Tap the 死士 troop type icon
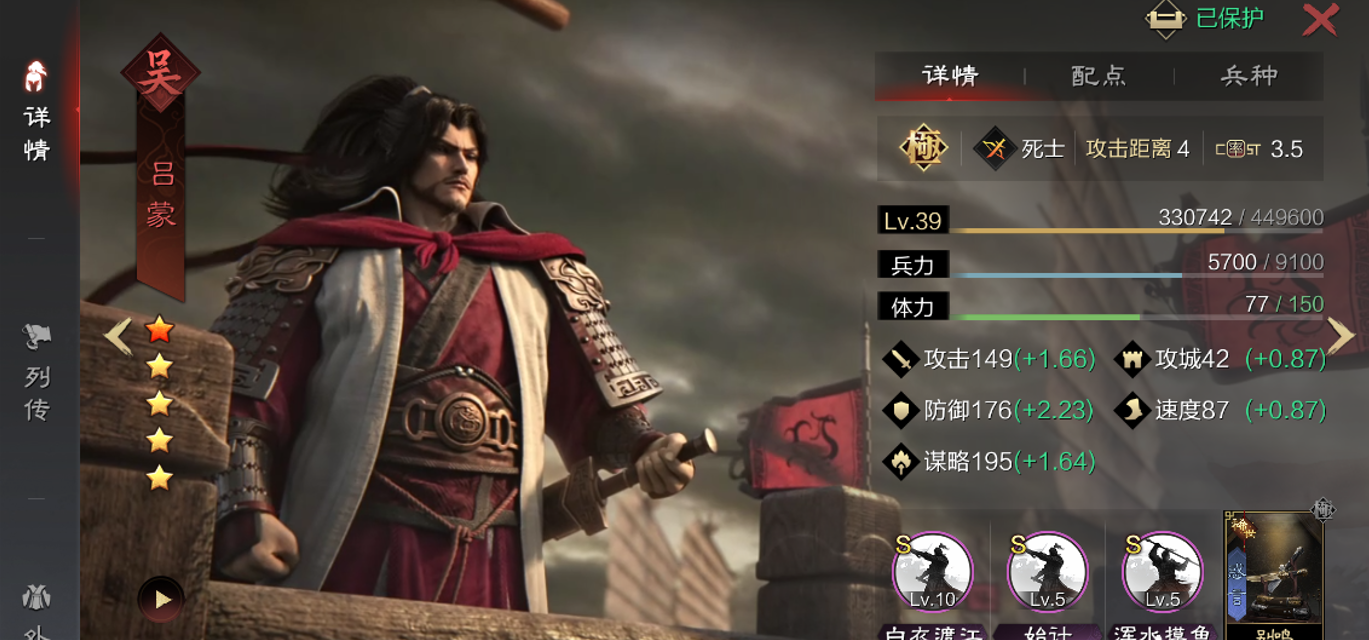Viewport: 1369px width, 640px height. click(x=995, y=149)
